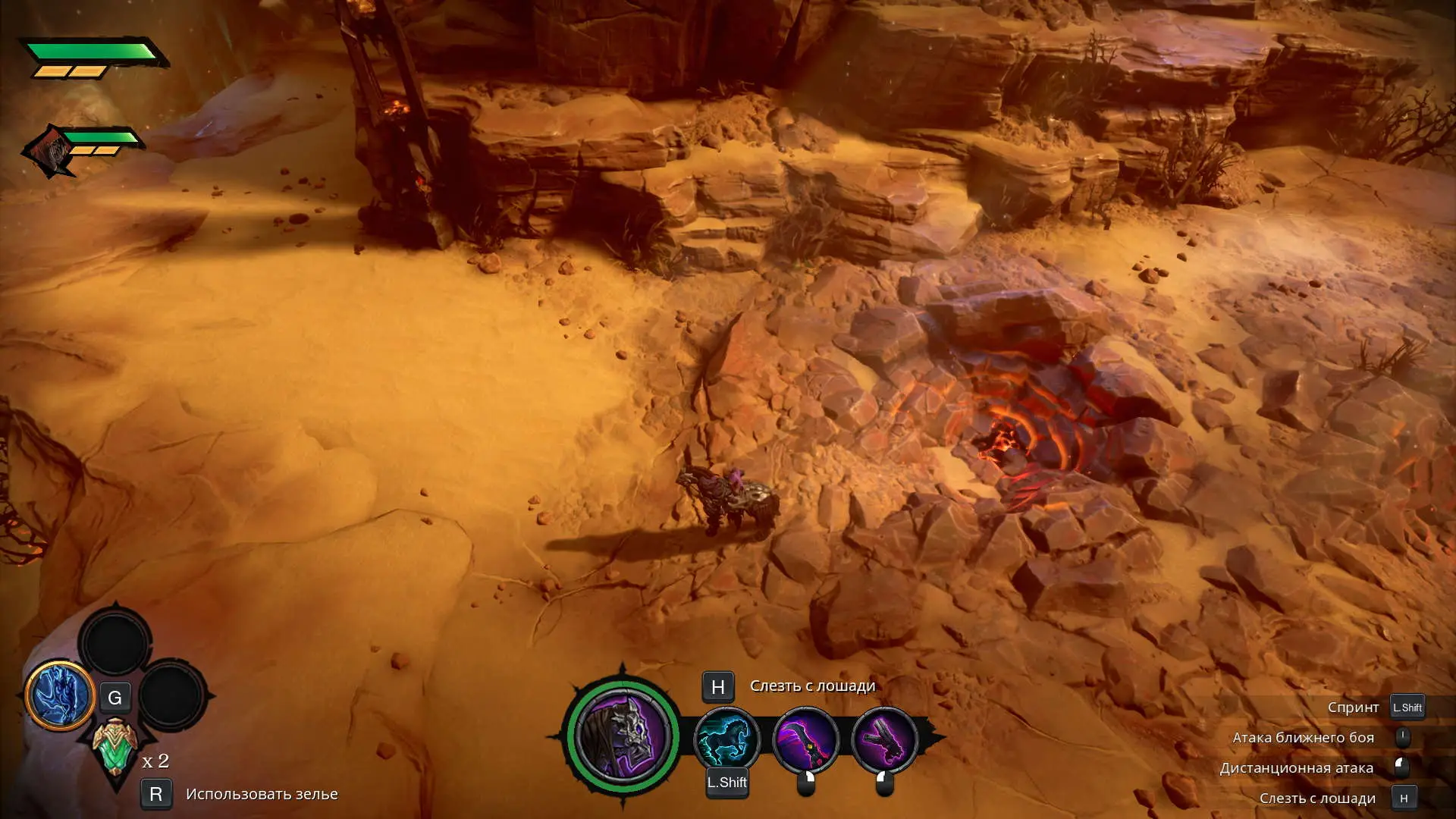Screen dimensions: 1456x819
Task: Use the purple scythe melee attack icon
Action: [805, 739]
